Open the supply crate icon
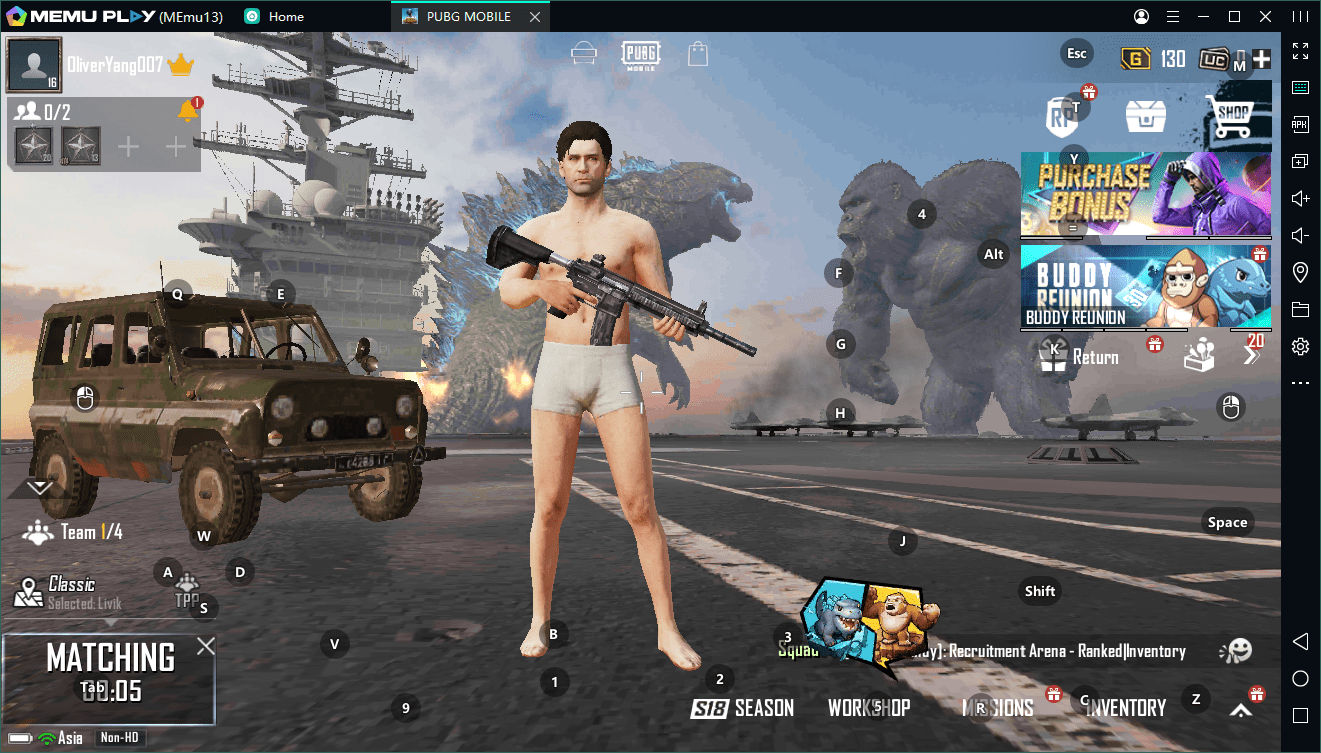 click(1146, 116)
